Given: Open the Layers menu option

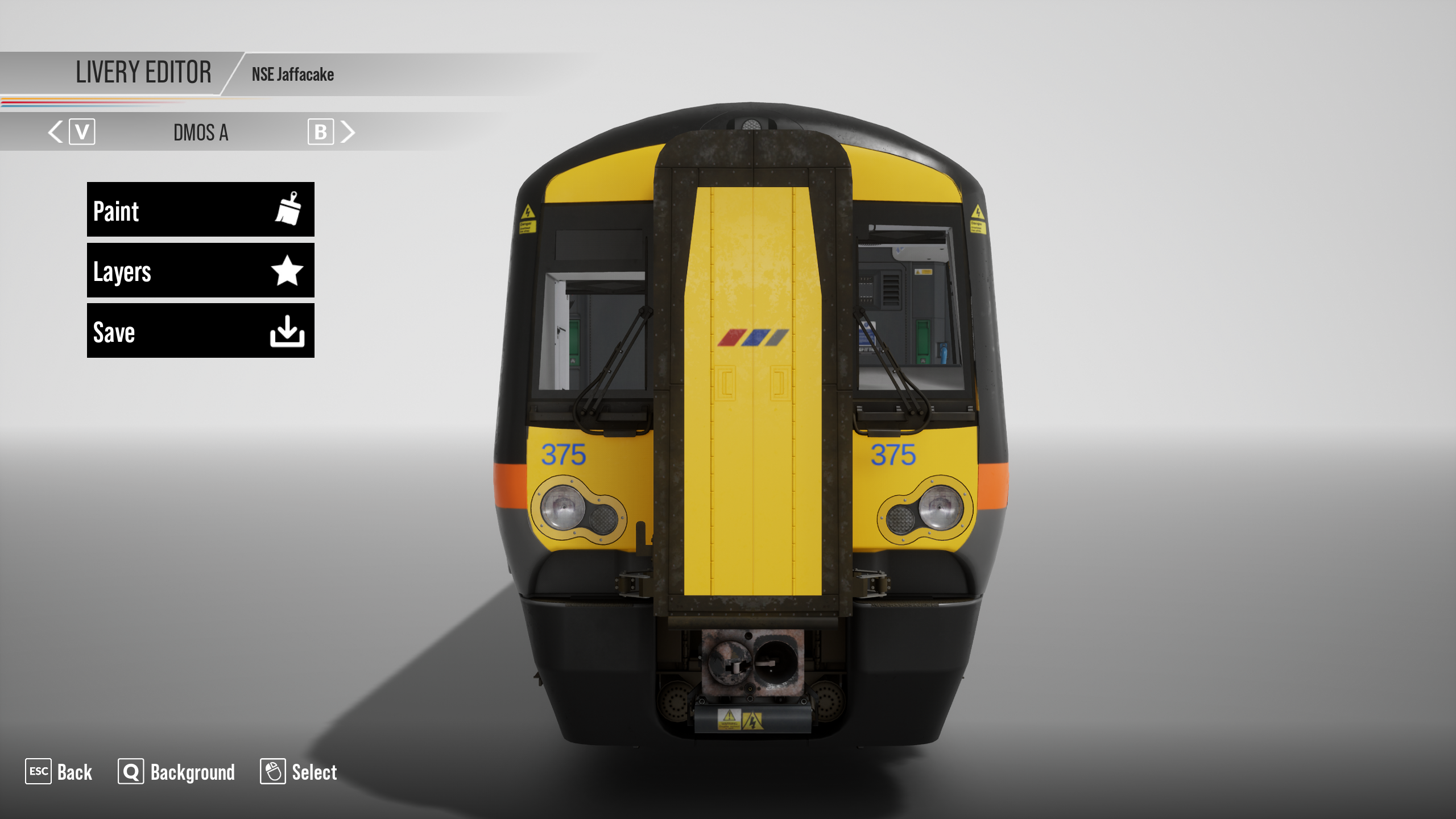Looking at the screenshot, I should [200, 270].
